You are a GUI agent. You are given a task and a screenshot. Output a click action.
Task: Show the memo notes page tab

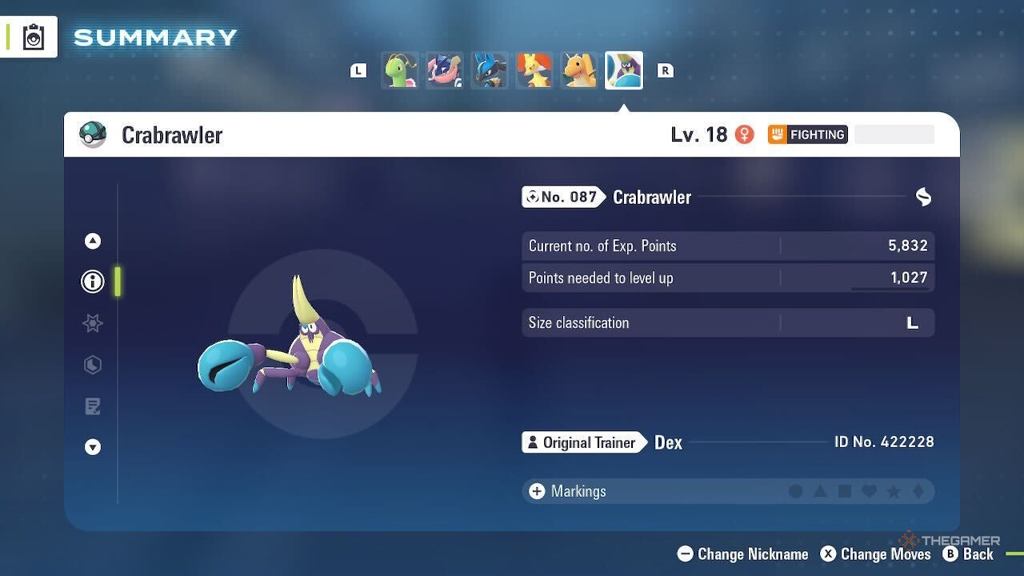(93, 406)
